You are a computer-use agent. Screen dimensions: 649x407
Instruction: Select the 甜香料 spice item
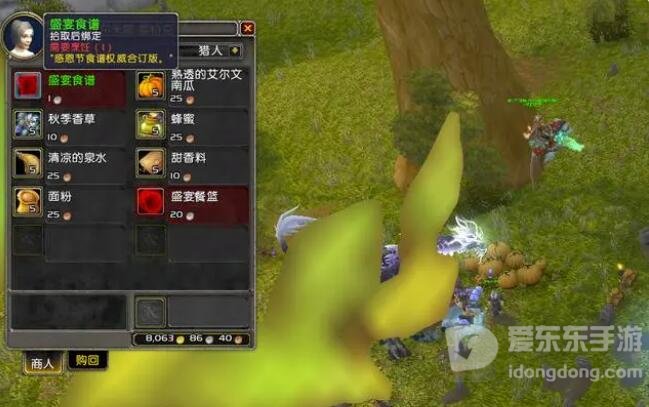[150, 162]
